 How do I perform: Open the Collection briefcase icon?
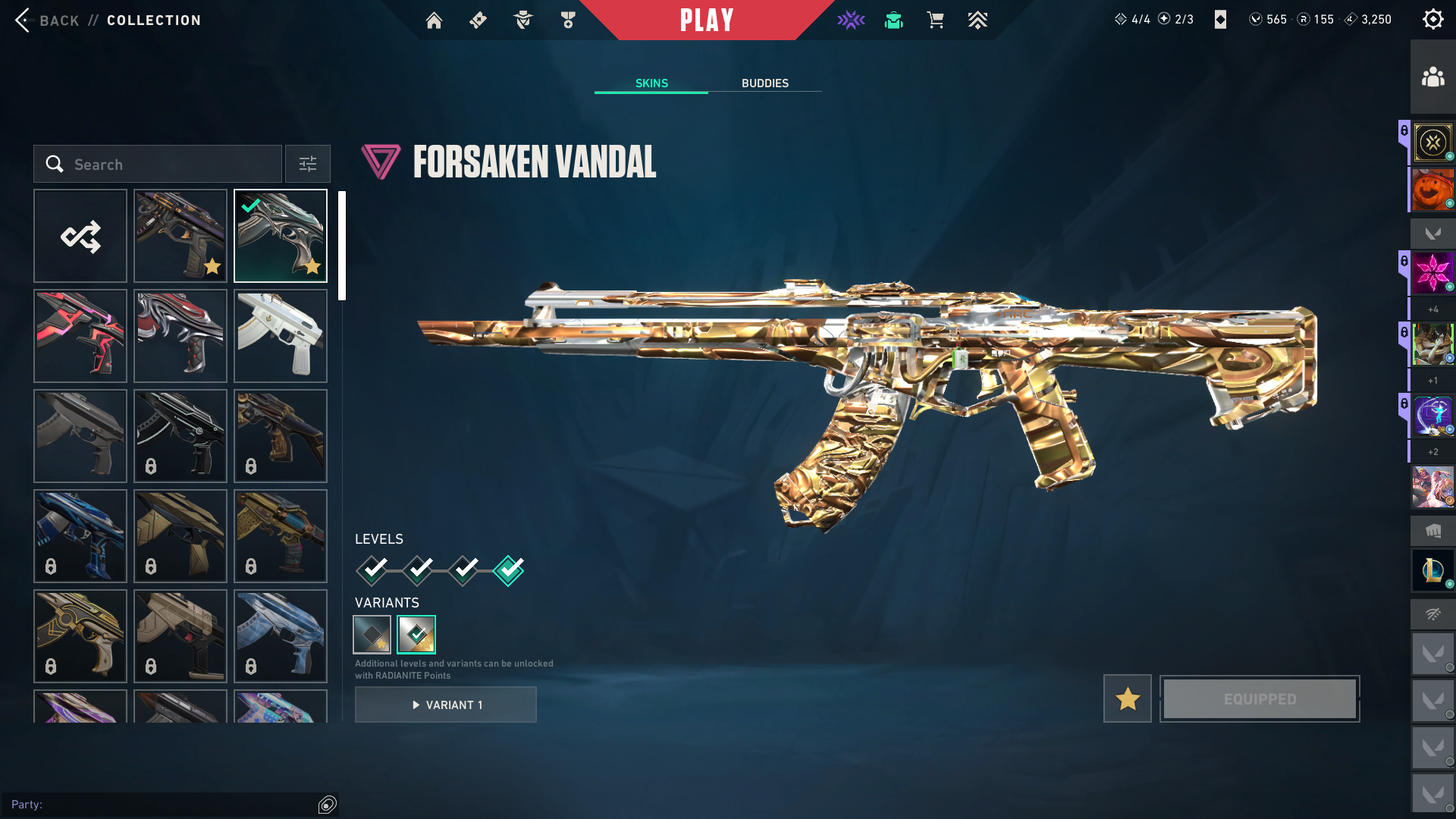pyautogui.click(x=893, y=20)
